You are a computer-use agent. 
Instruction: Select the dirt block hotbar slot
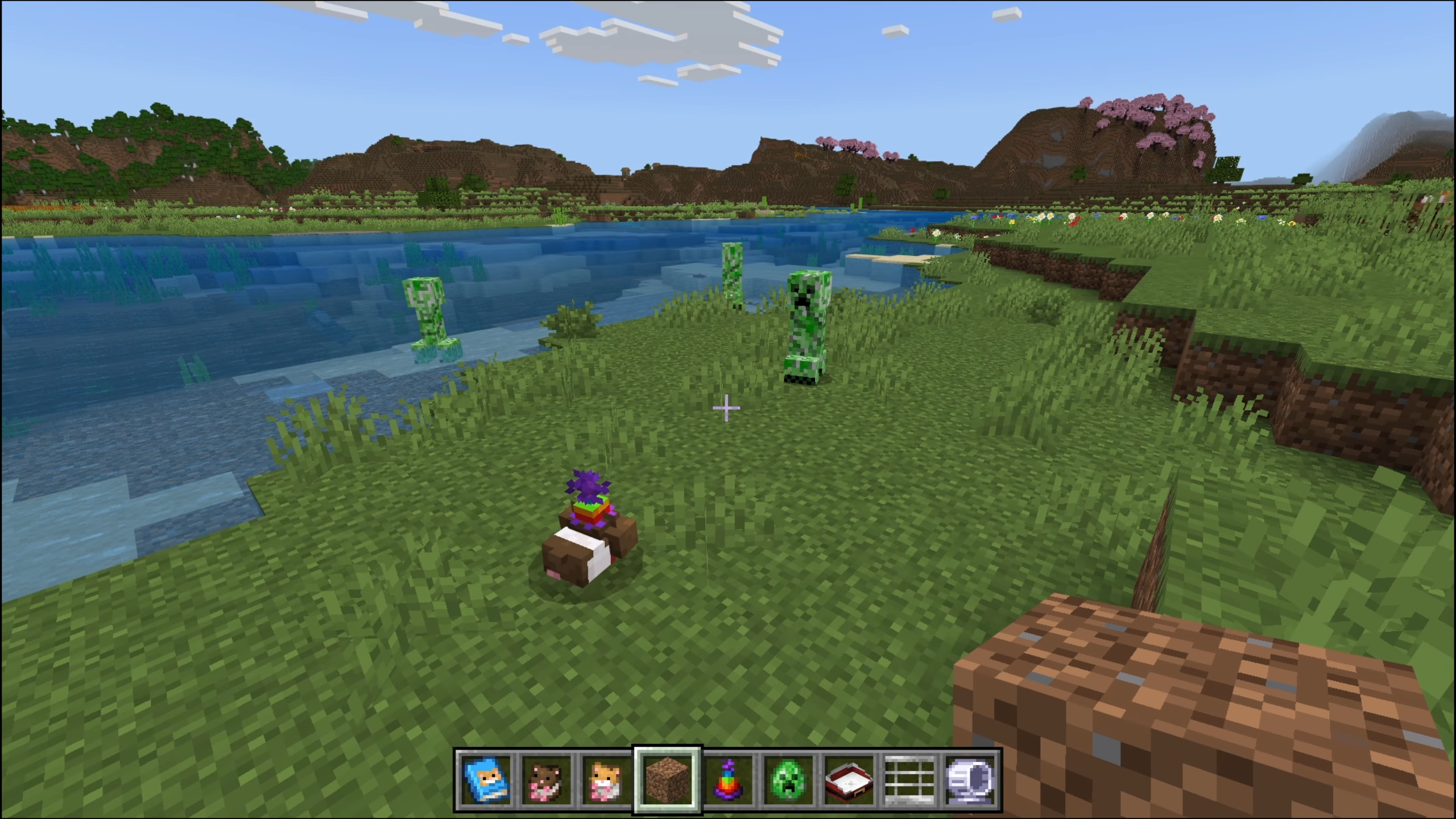coord(668,779)
